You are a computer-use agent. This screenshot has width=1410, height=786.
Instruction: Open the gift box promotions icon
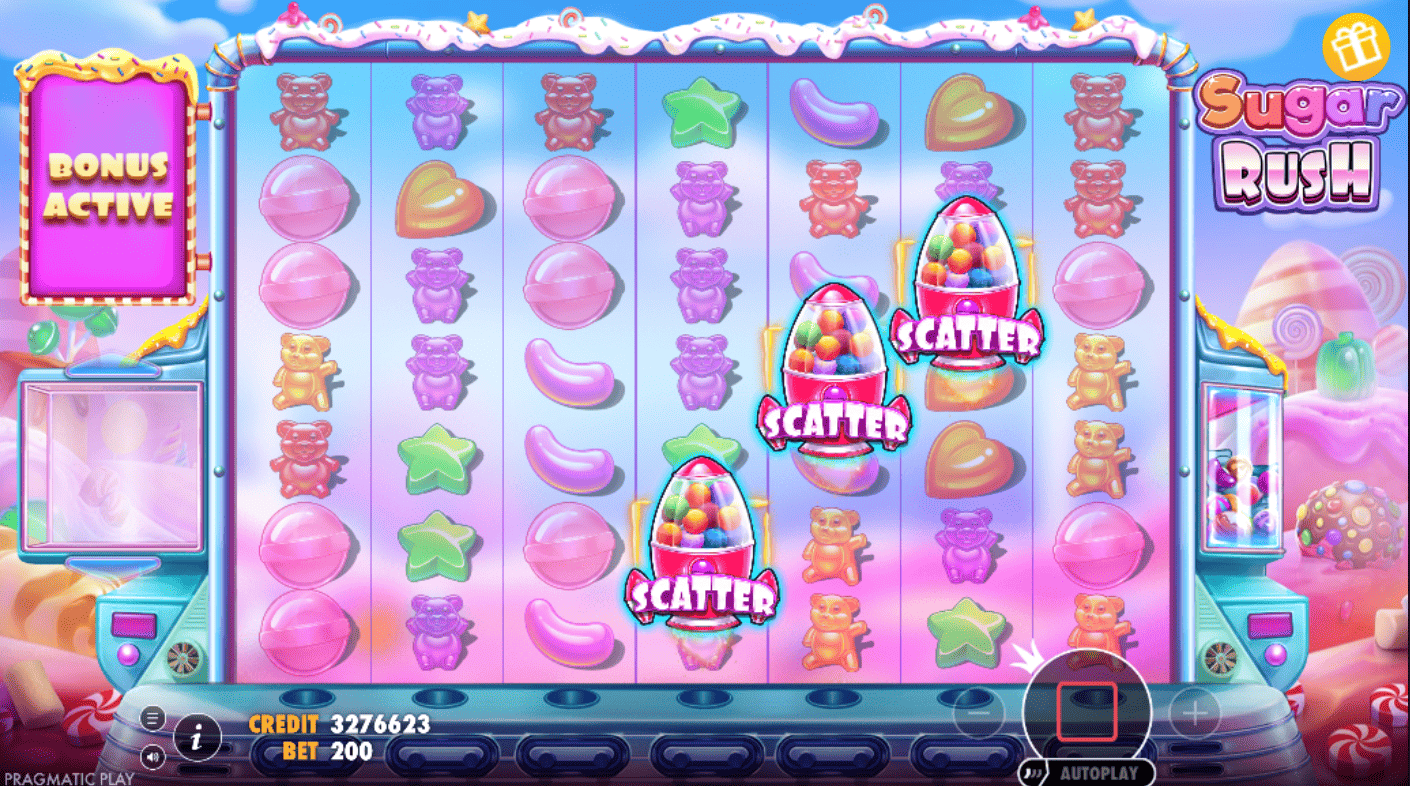click(1357, 46)
